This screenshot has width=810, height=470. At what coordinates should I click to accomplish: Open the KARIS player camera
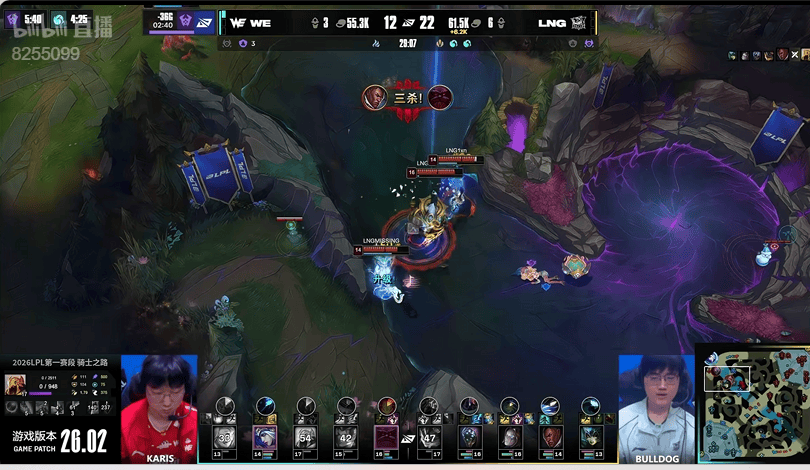tap(159, 403)
